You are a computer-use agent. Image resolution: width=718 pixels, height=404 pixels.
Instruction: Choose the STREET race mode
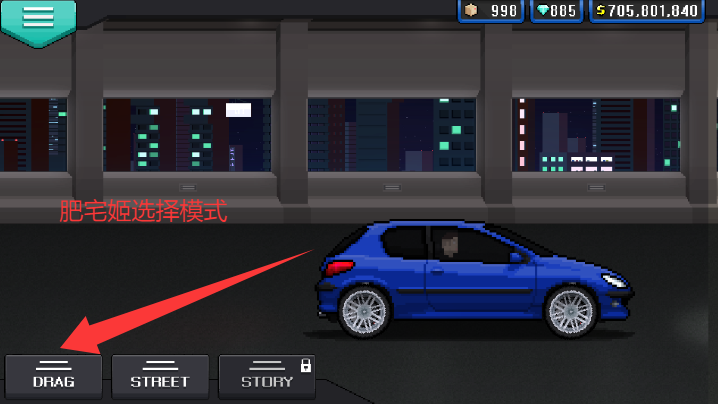(x=160, y=373)
